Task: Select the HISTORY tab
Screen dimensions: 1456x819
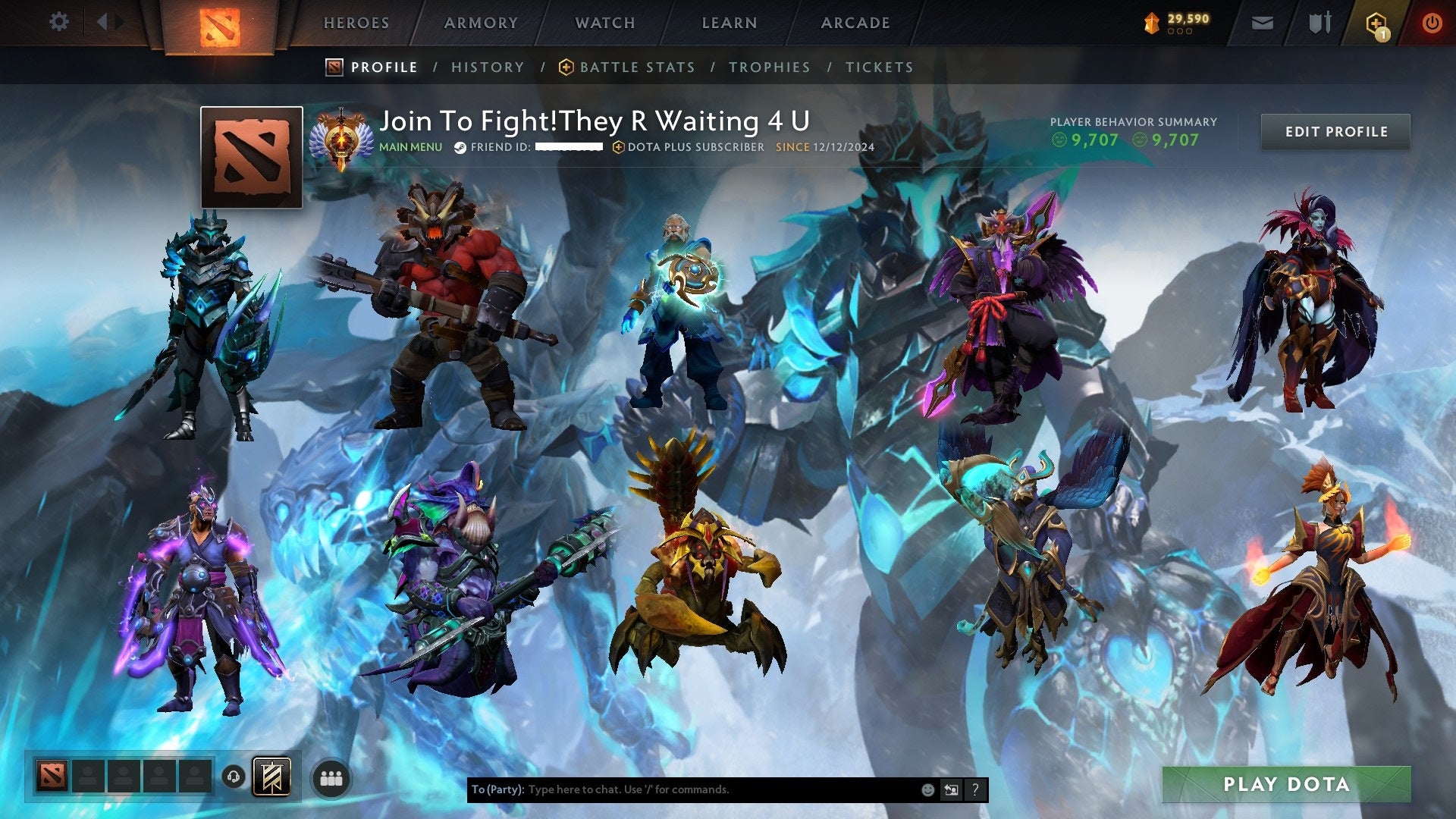Action: coord(488,67)
